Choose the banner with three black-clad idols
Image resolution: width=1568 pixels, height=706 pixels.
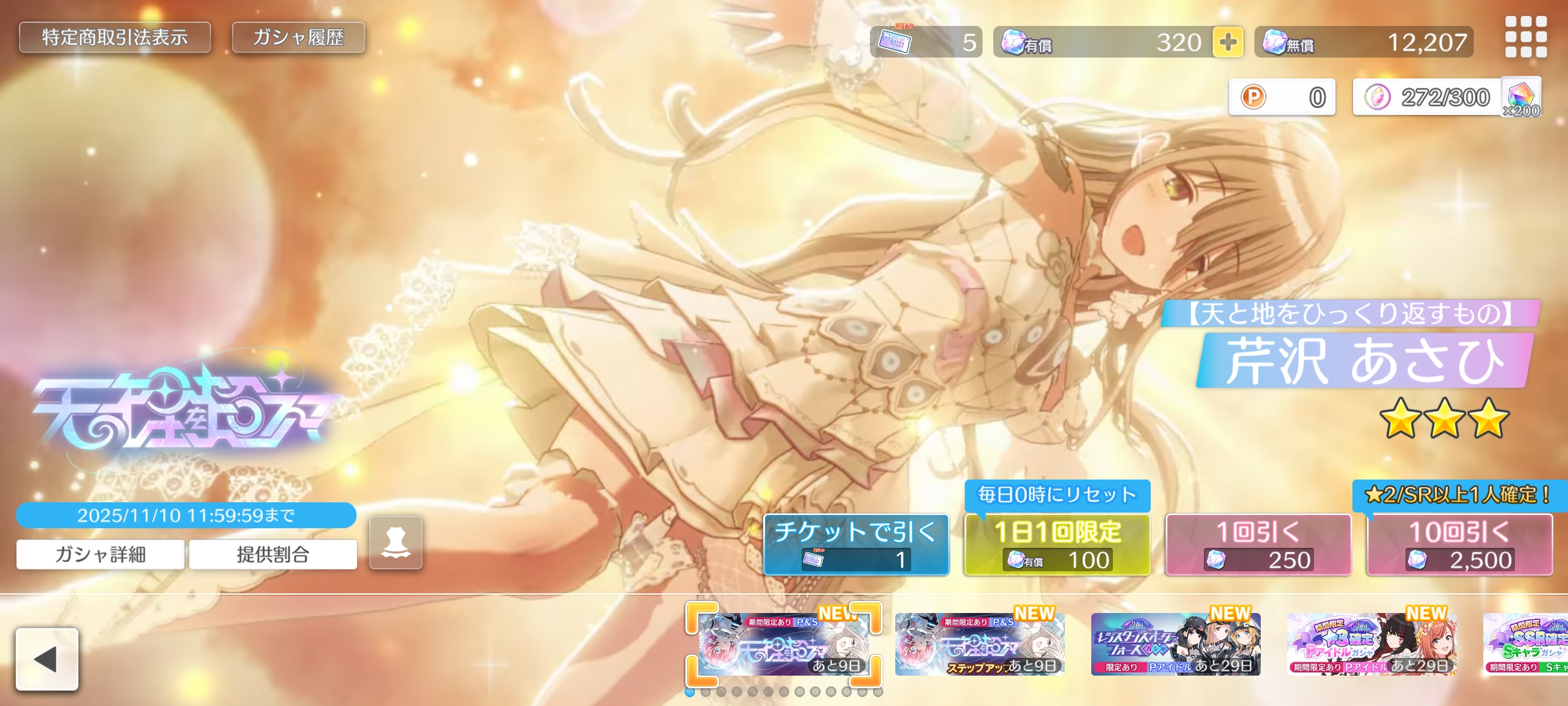(x=1175, y=644)
